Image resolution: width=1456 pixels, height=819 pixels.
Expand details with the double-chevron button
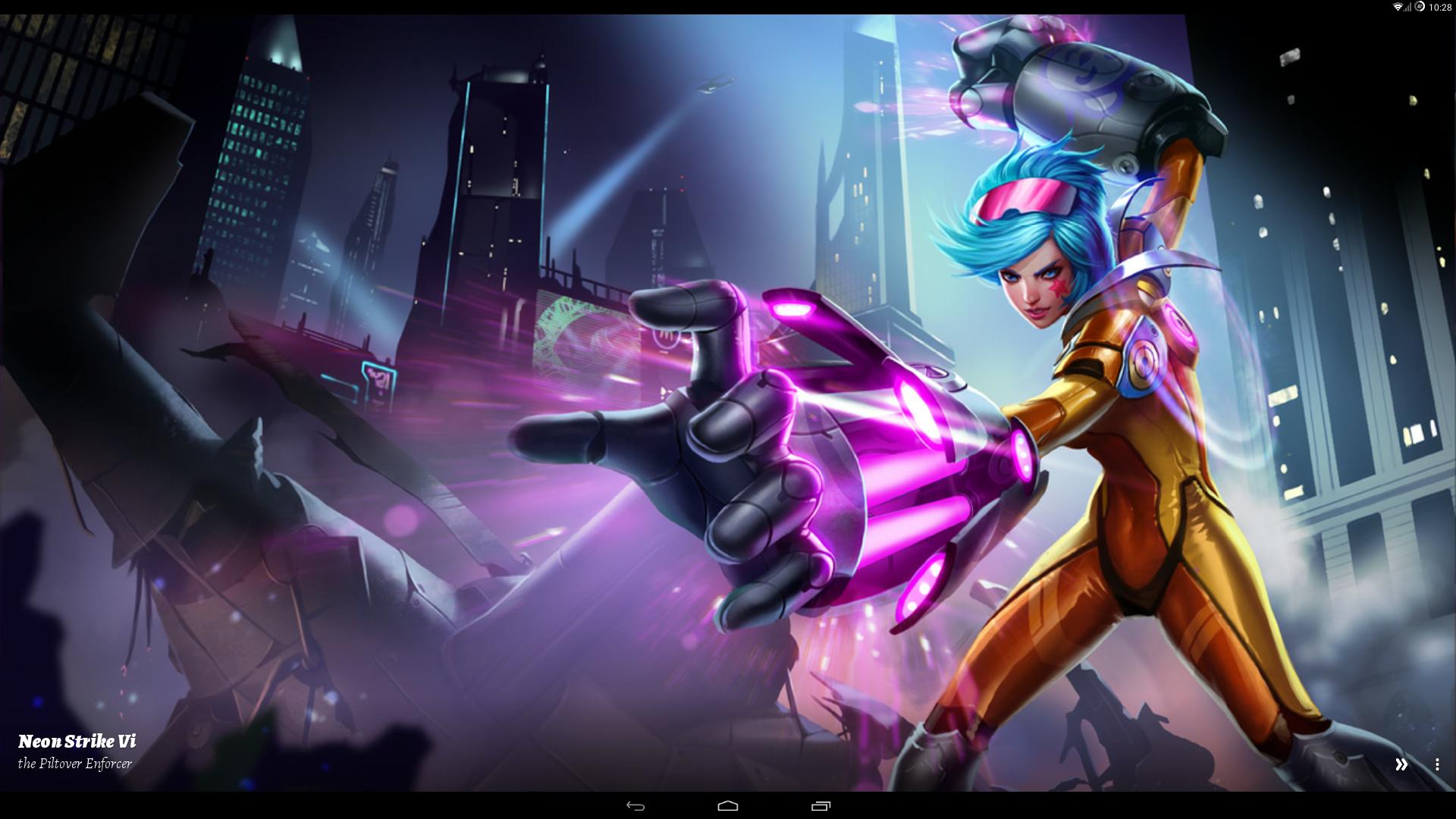(1403, 764)
